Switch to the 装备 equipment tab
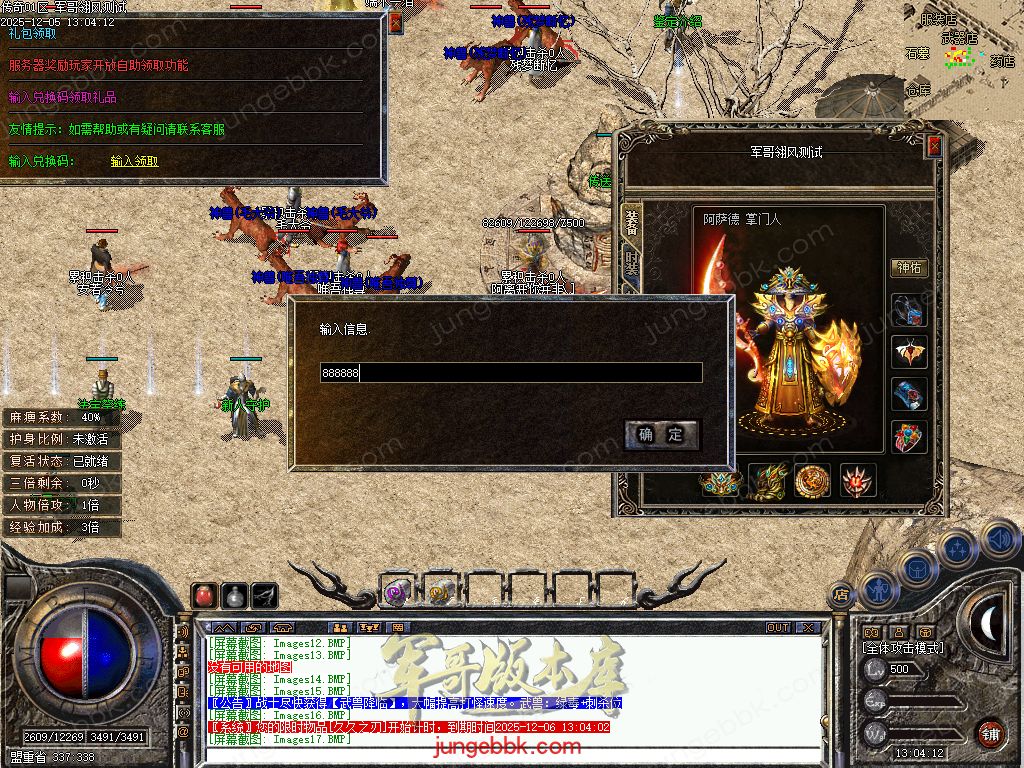 631,222
